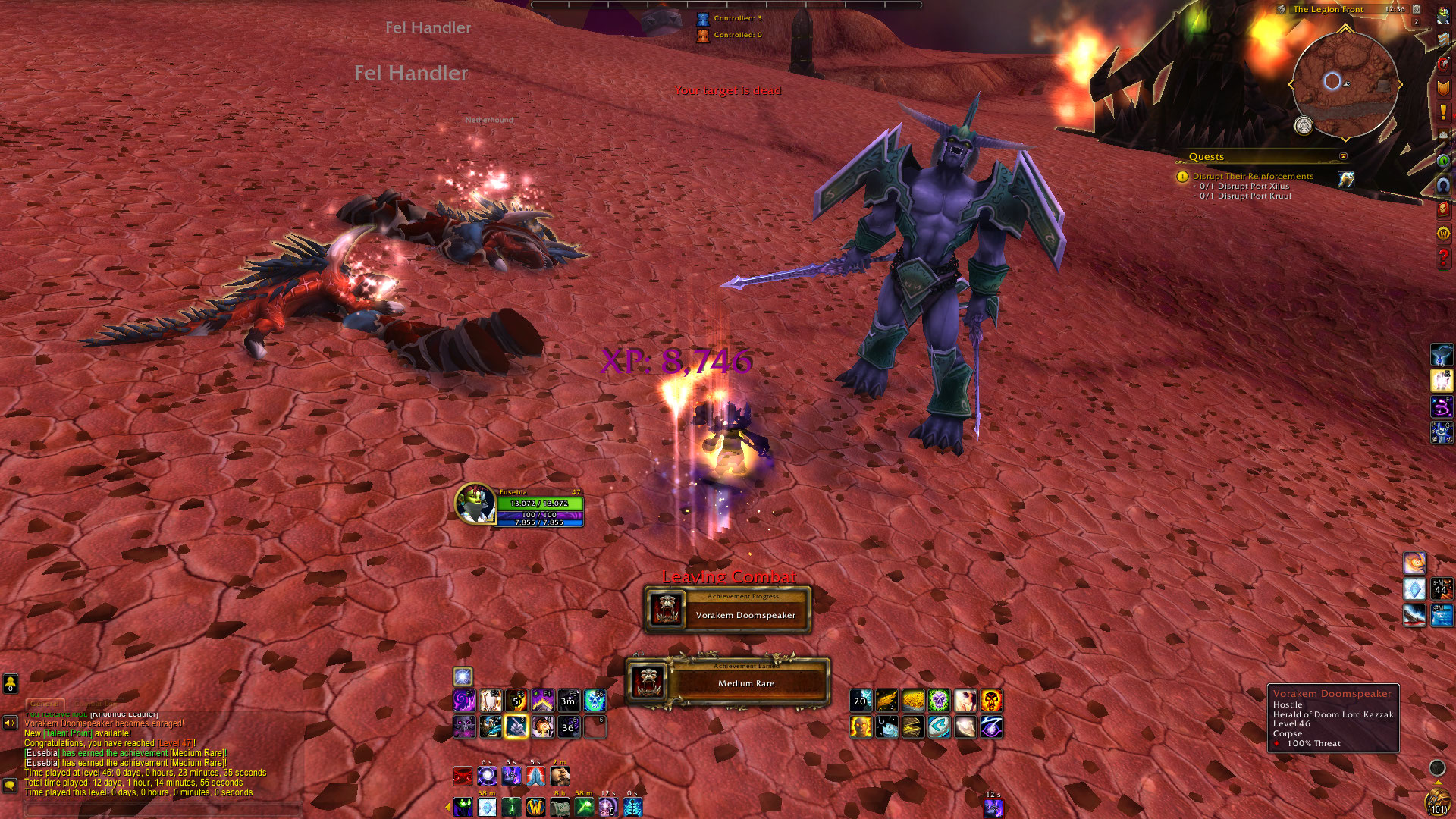Click the praying hands buff icon

(535, 776)
